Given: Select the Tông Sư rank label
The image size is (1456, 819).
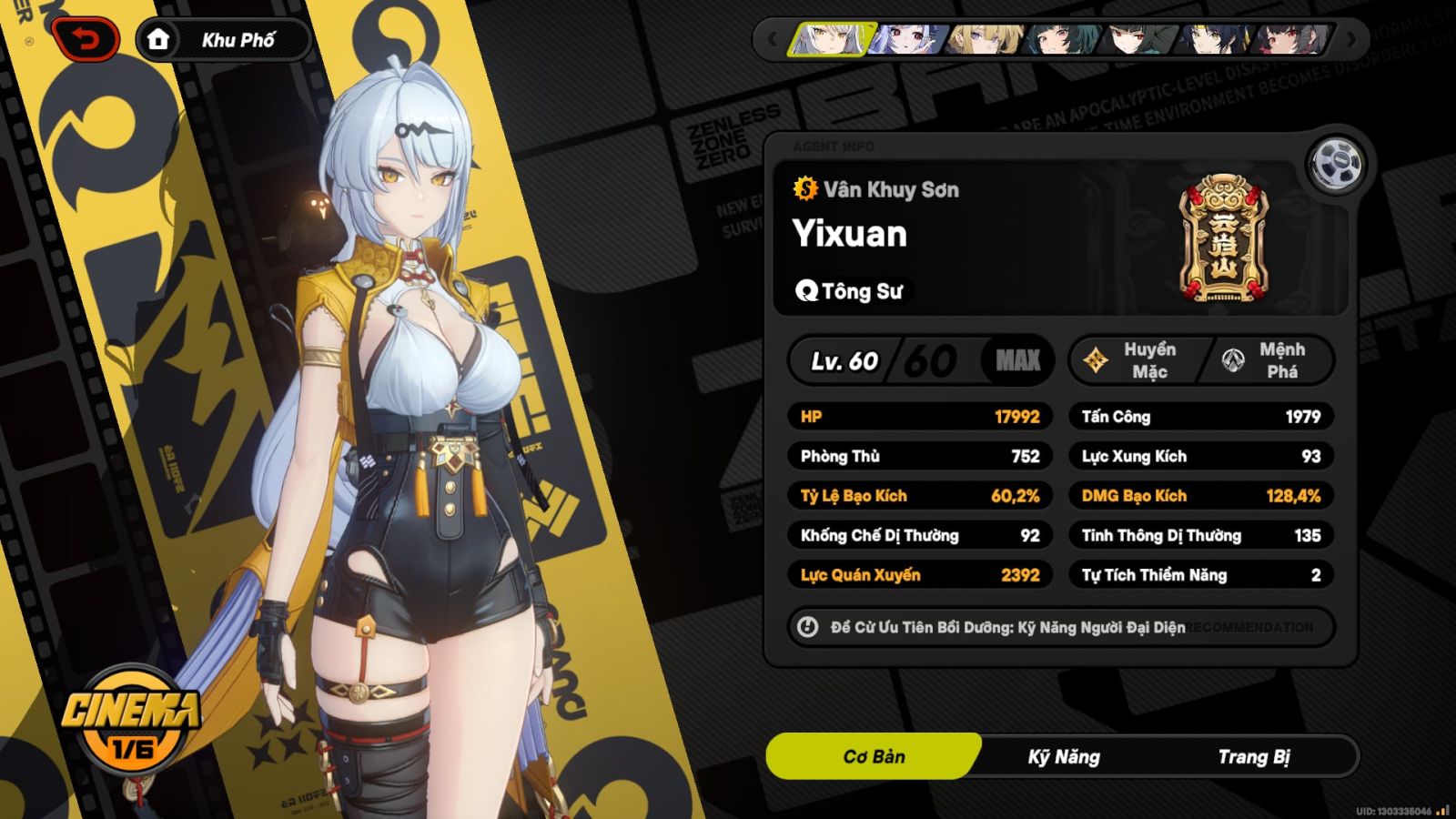Looking at the screenshot, I should (850, 291).
